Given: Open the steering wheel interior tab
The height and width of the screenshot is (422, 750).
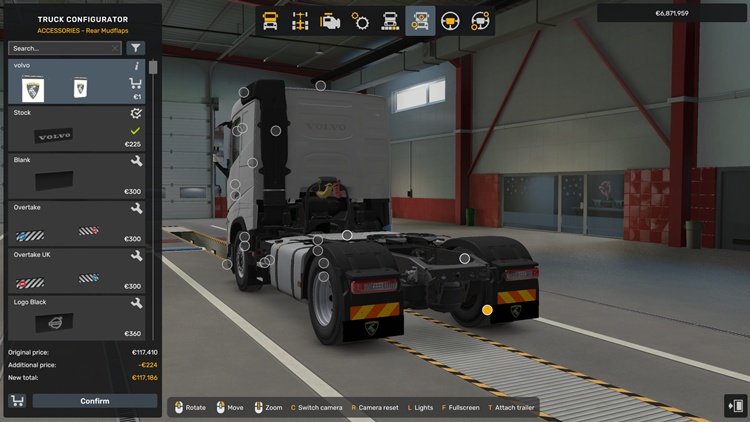Looking at the screenshot, I should click(450, 20).
